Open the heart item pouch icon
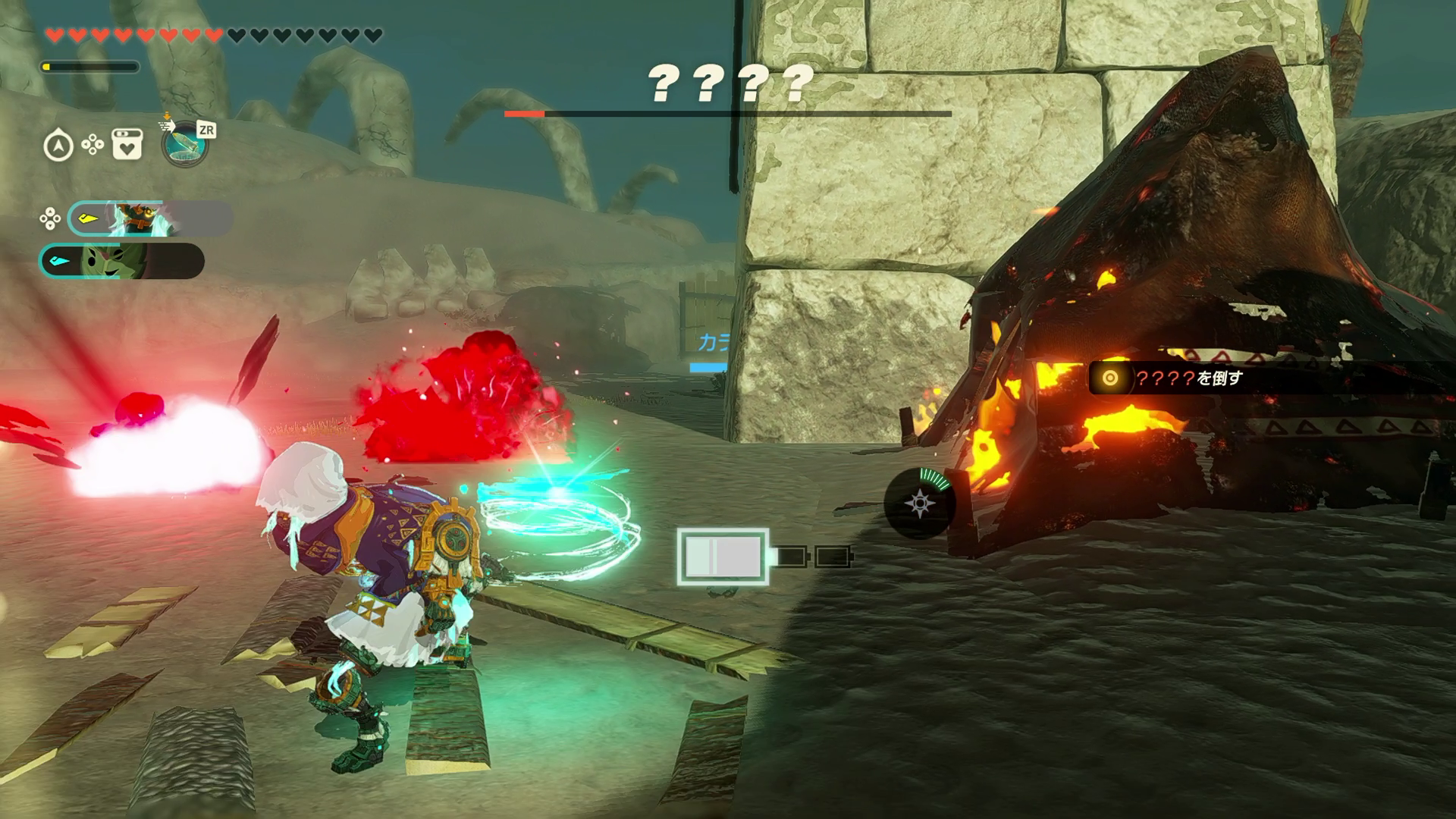 127,144
